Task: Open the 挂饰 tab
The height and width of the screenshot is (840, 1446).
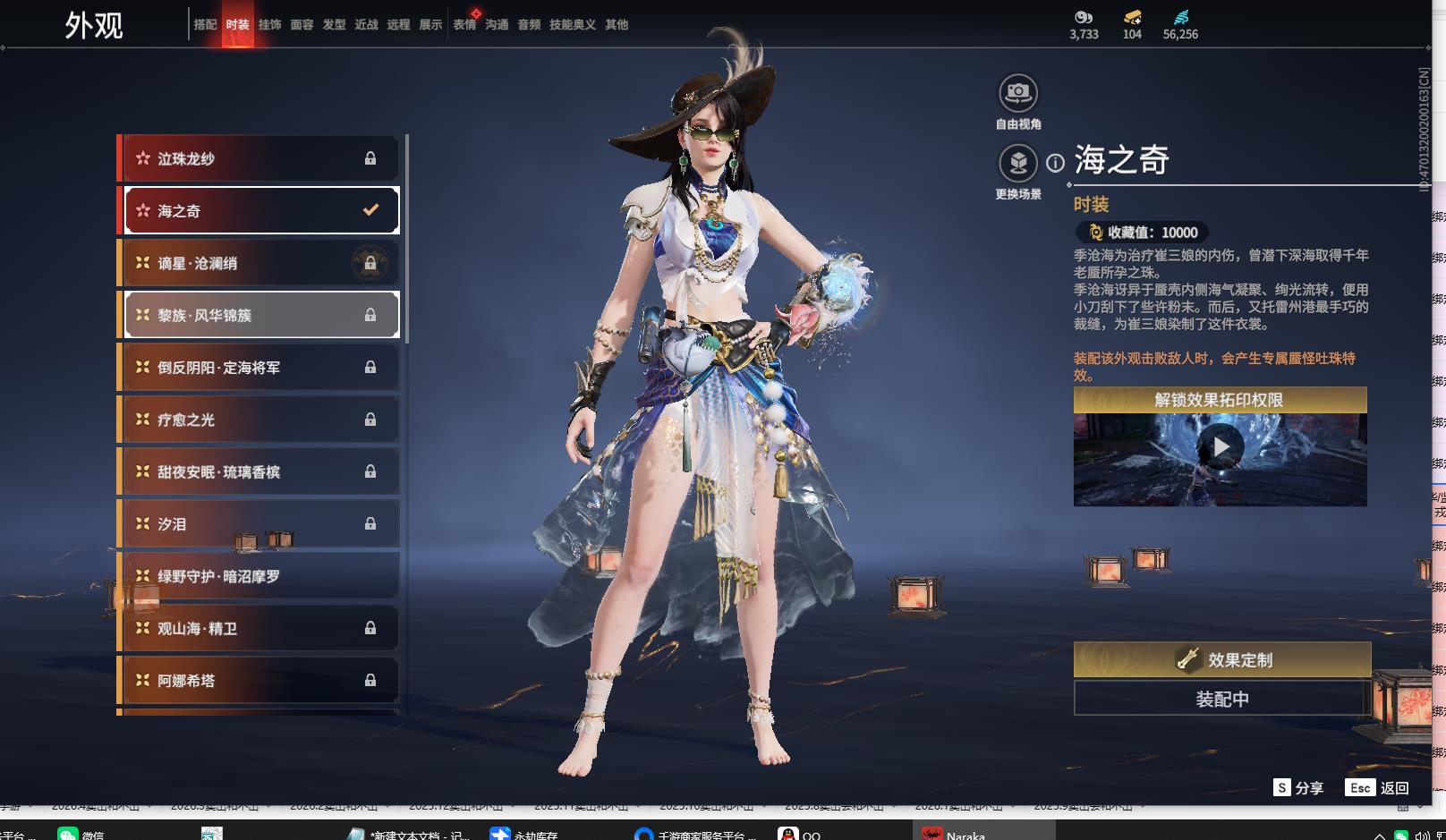Action: coord(269,25)
